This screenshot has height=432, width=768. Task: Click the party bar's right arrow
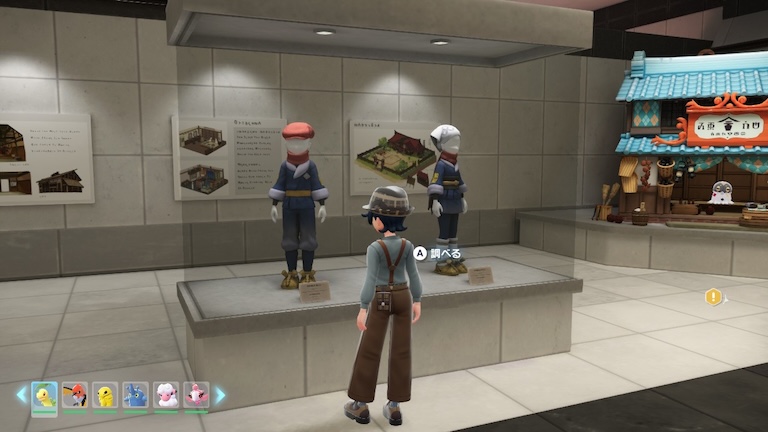click(x=220, y=395)
